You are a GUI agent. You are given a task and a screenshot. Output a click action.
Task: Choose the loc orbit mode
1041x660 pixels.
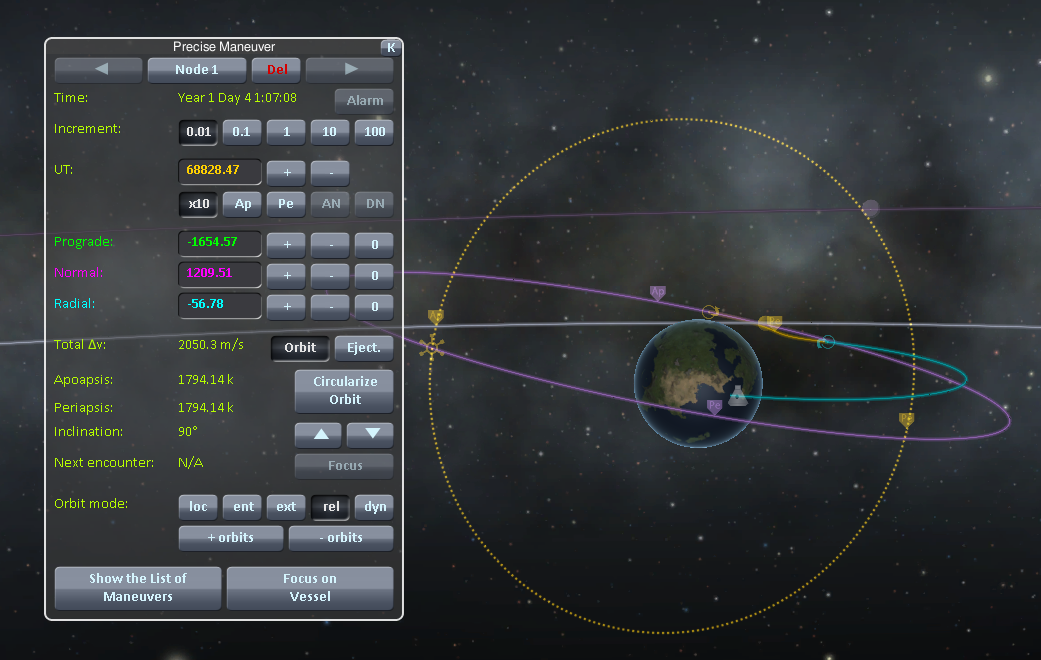tap(198, 507)
